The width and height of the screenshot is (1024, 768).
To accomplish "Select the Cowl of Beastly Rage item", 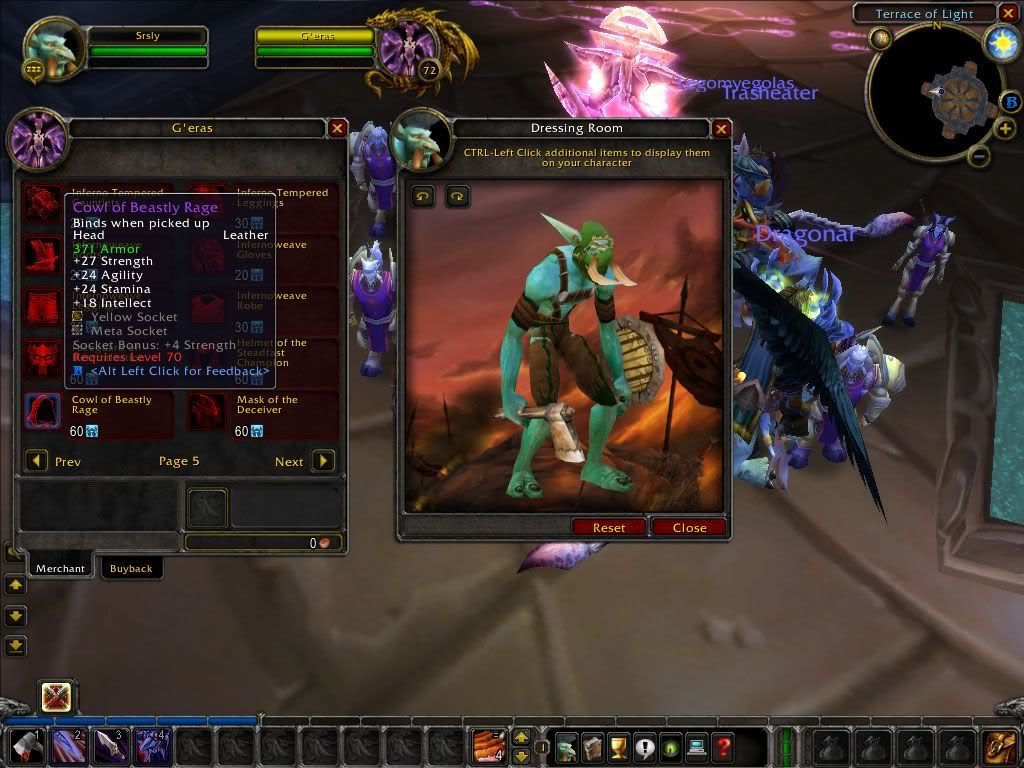I will click(42, 411).
